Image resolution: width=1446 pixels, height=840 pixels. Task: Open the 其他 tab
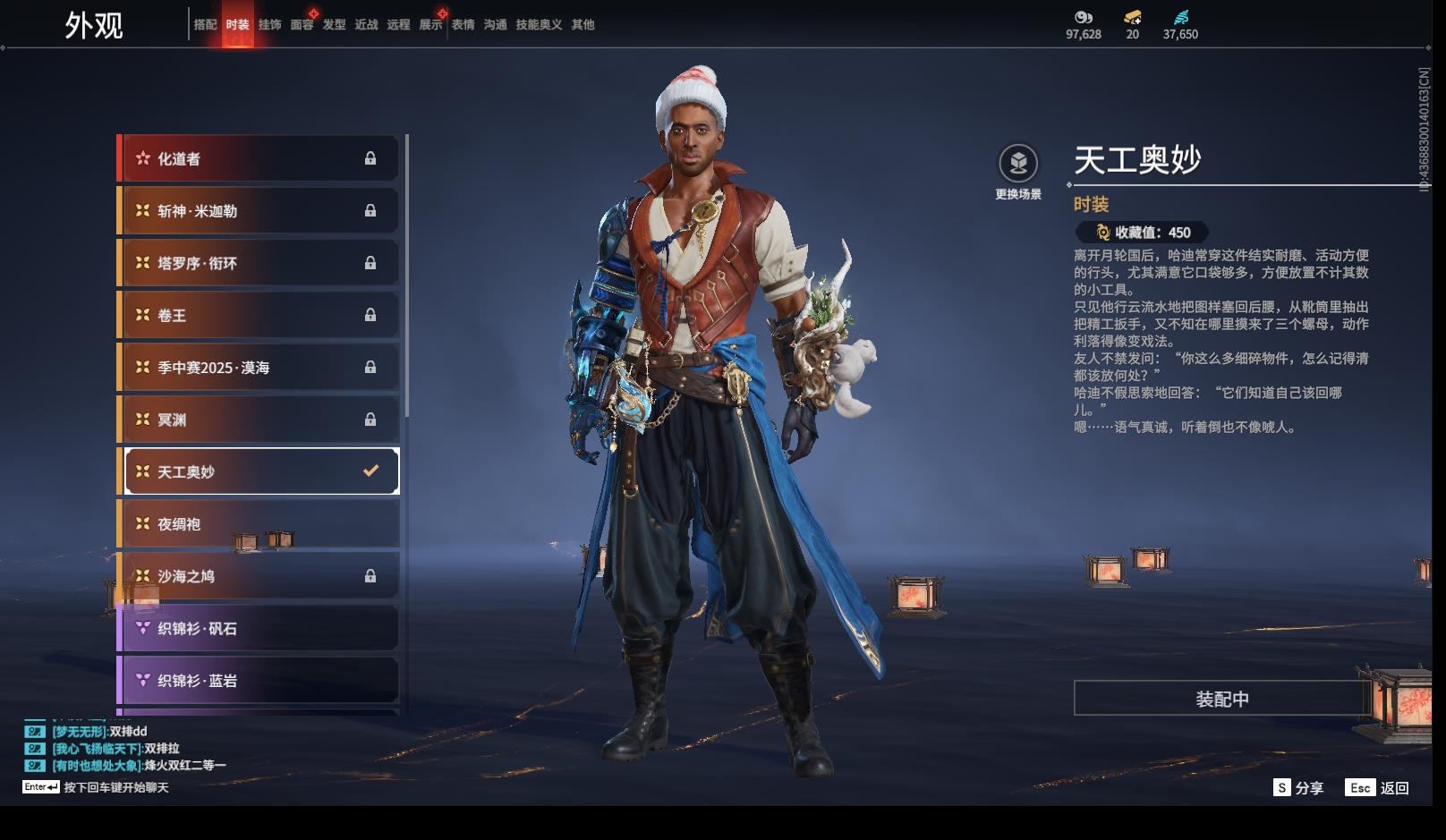[583, 25]
